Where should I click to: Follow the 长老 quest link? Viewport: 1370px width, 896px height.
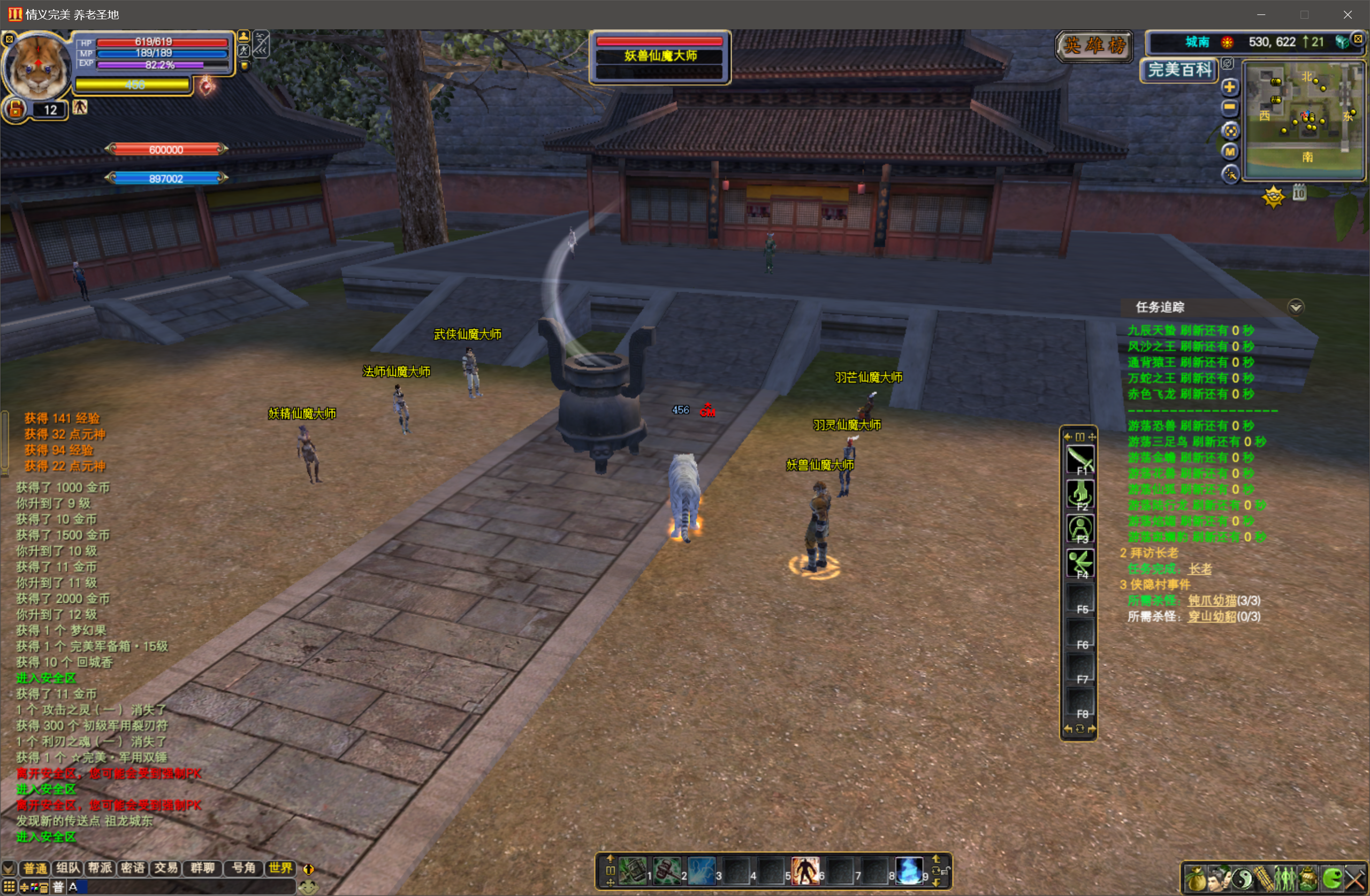pyautogui.click(x=1200, y=569)
